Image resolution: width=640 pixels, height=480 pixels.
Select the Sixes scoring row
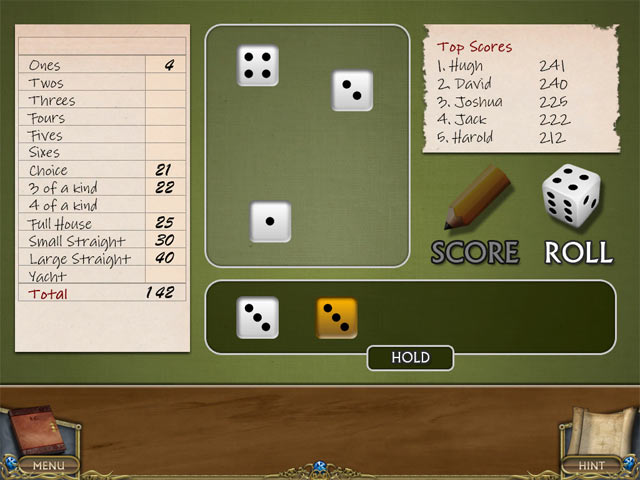[x=100, y=152]
